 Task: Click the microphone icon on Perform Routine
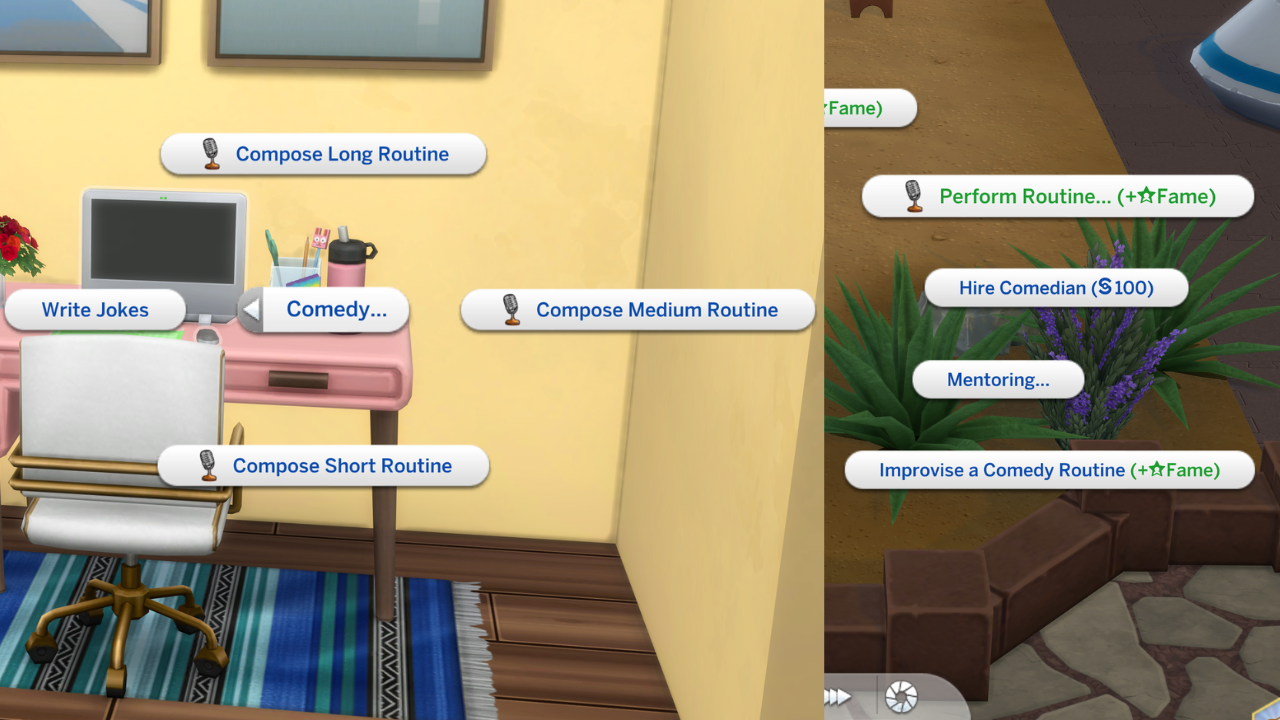coord(912,196)
